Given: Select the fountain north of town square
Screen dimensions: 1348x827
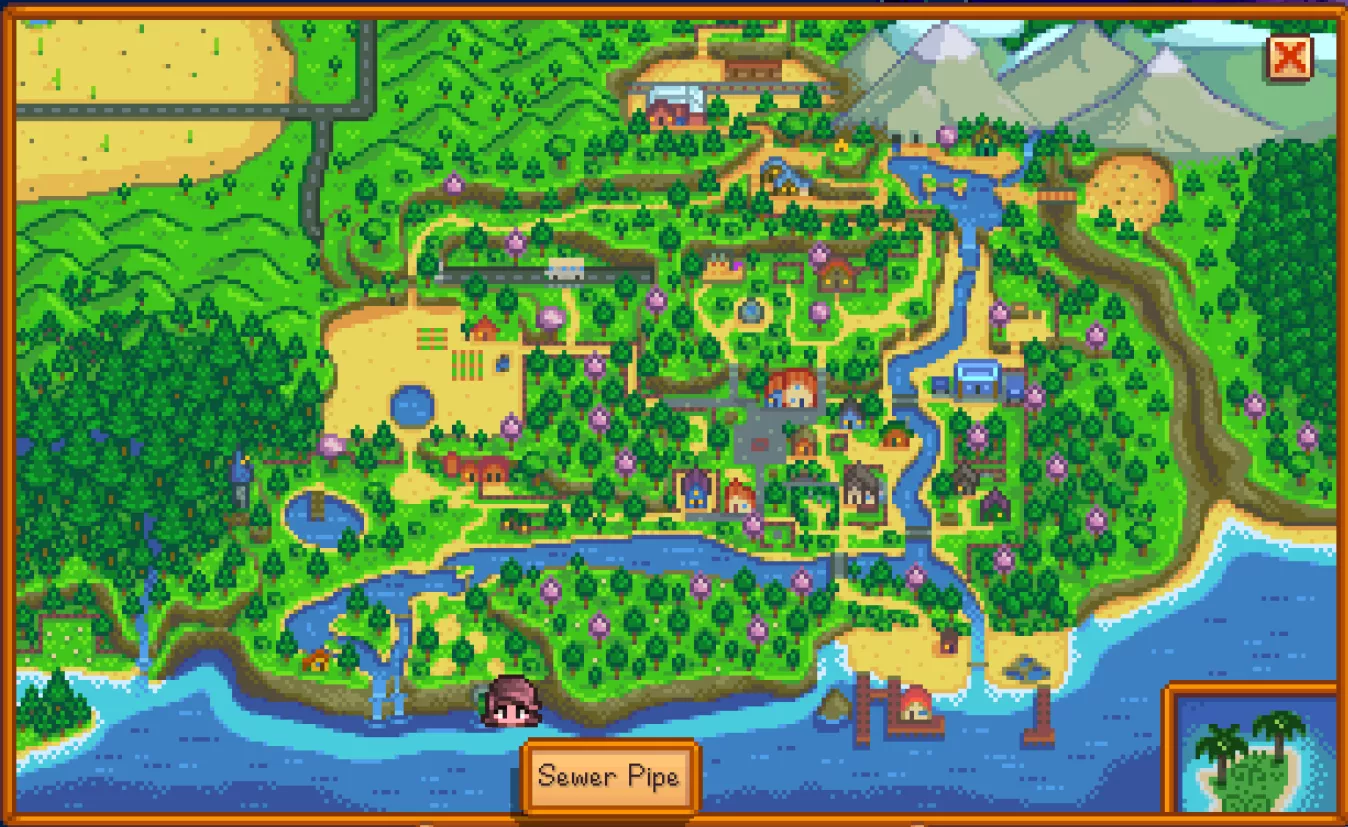Looking at the screenshot, I should [x=750, y=311].
